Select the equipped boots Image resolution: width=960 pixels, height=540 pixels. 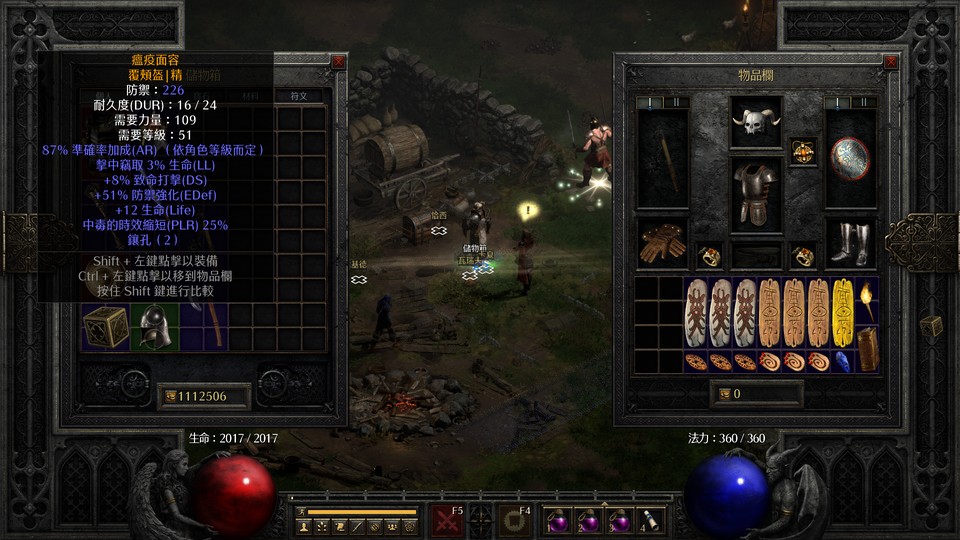click(x=850, y=243)
